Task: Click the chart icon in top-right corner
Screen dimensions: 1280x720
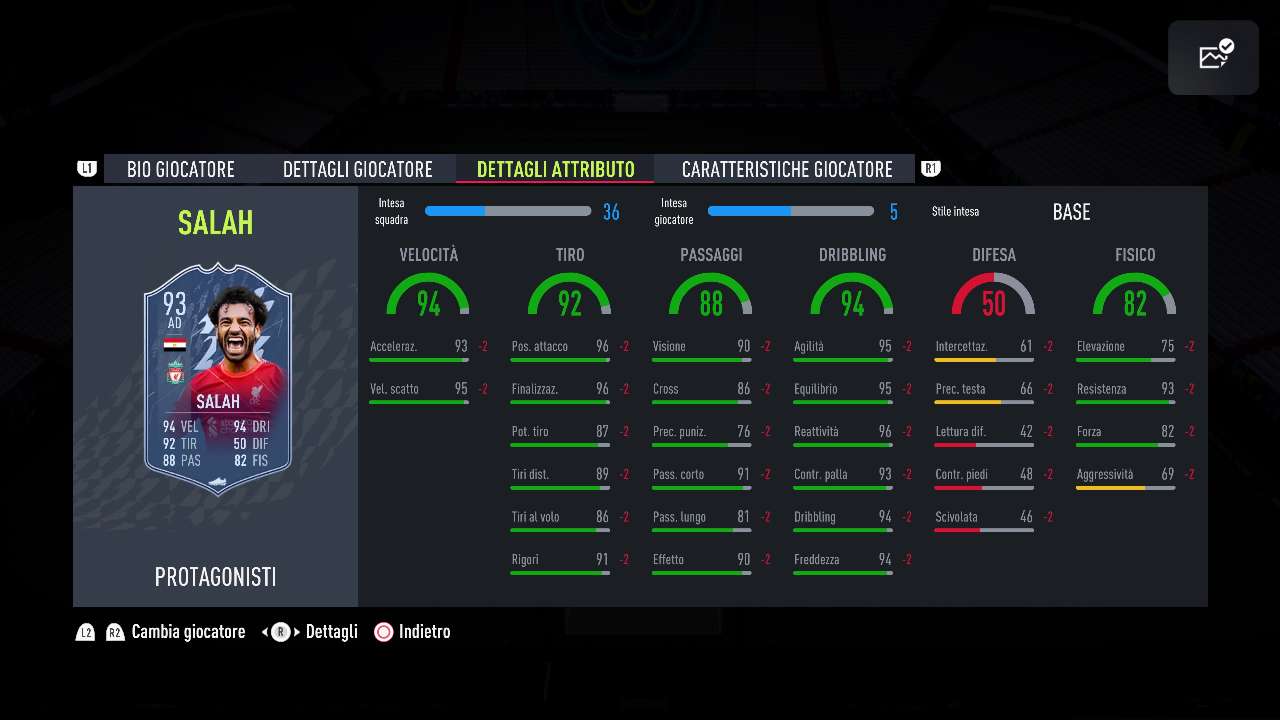Action: 1213,57
